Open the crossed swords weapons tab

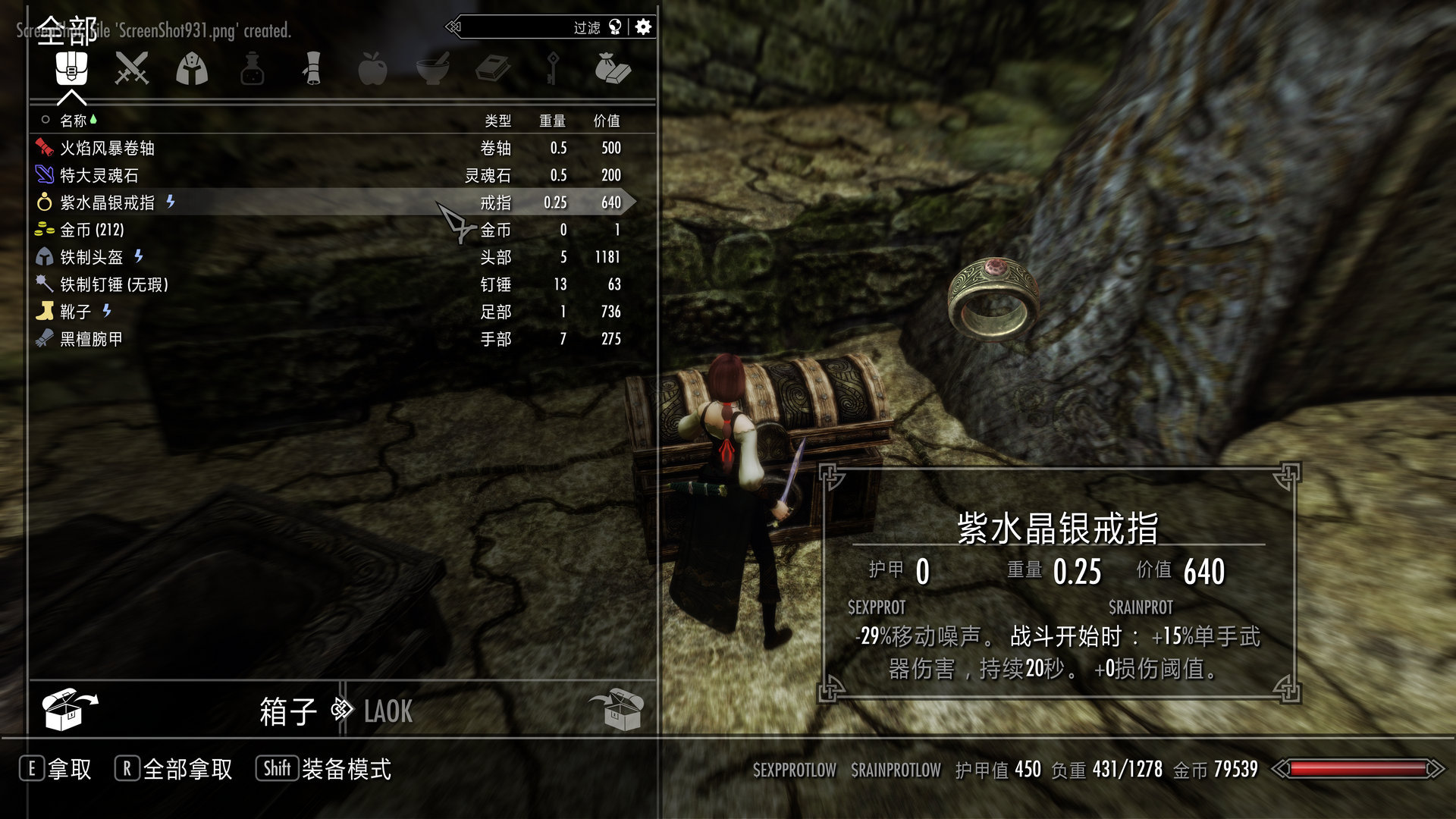(x=131, y=69)
